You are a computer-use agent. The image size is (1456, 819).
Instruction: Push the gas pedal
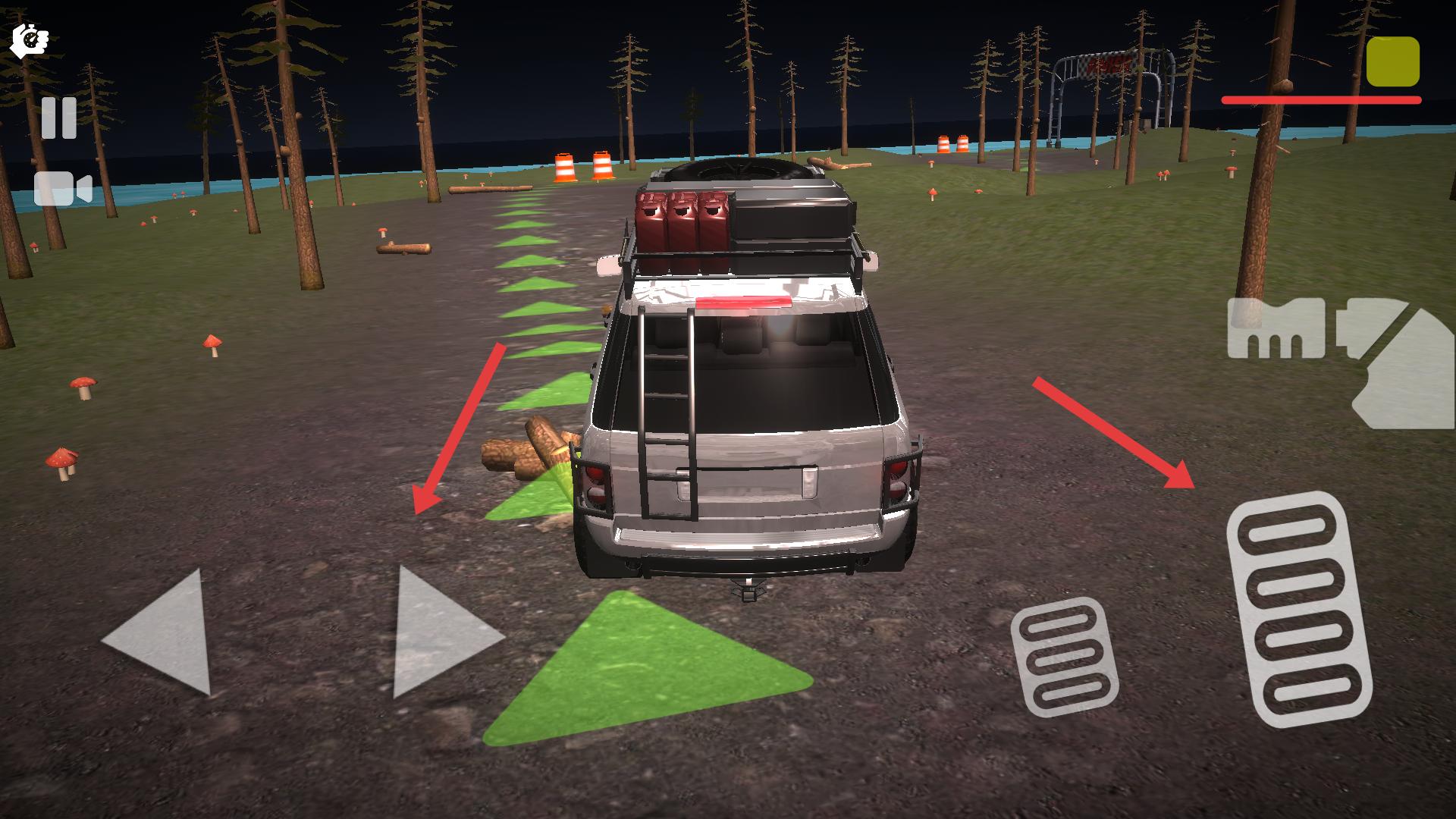(1298, 609)
